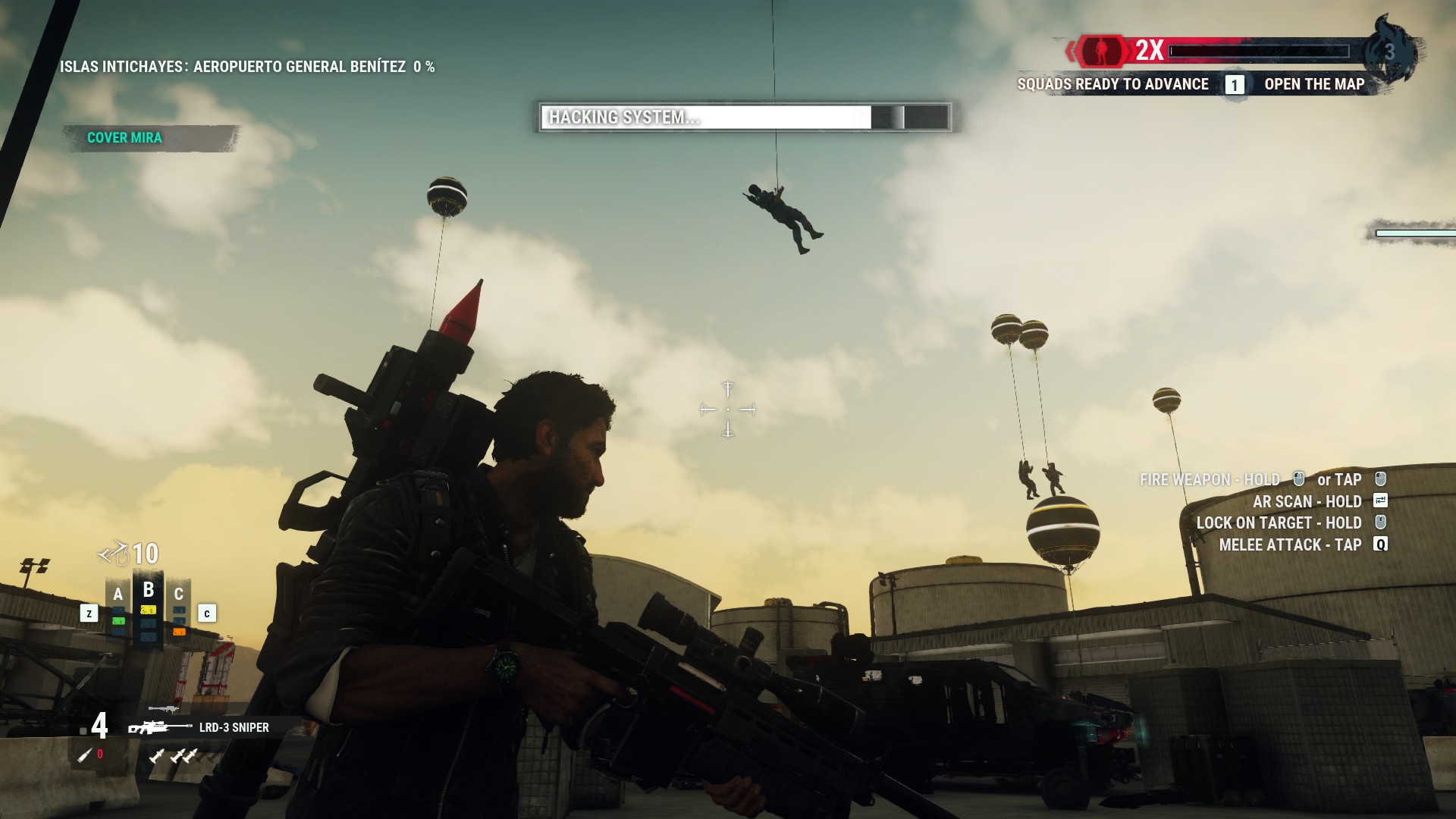1456x819 pixels.
Task: Click the red squad reserve soldier icon
Action: point(1100,51)
